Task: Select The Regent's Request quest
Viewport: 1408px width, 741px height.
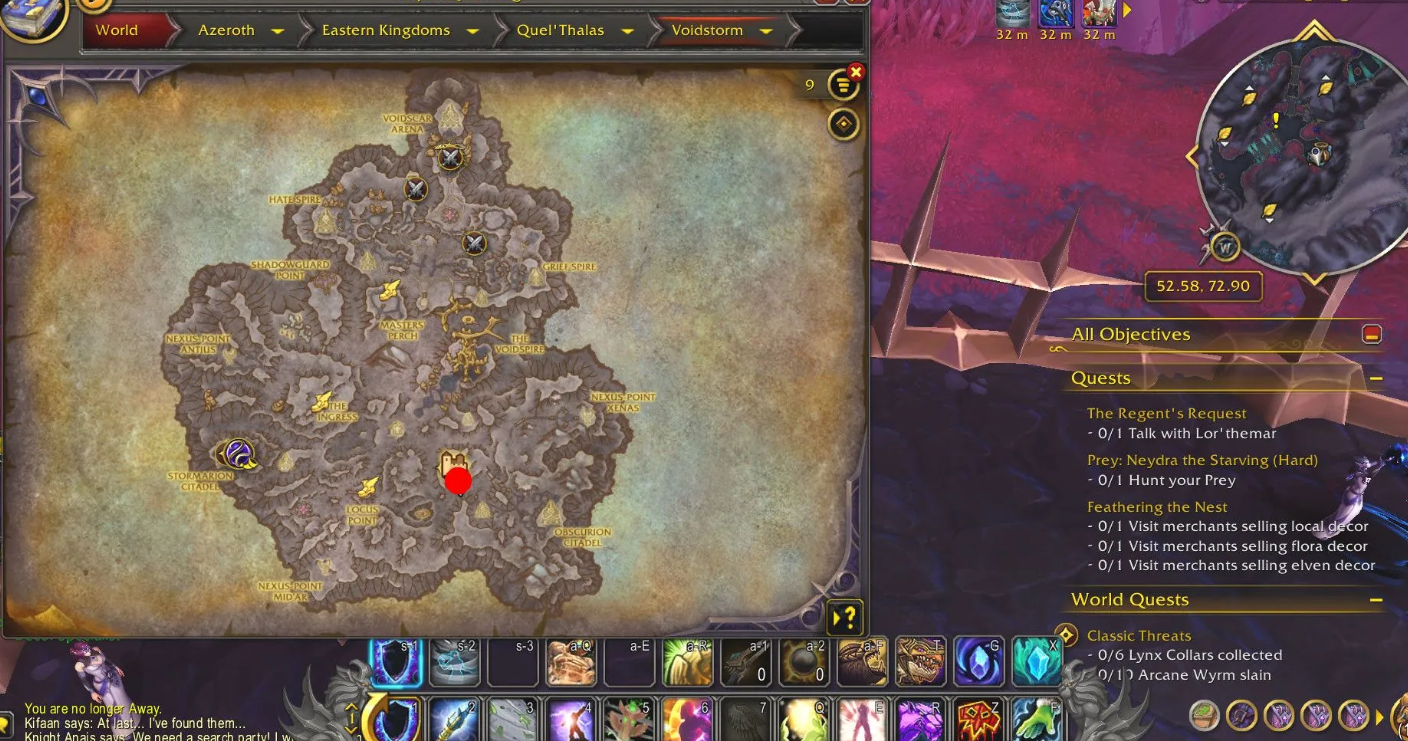Action: (1166, 413)
